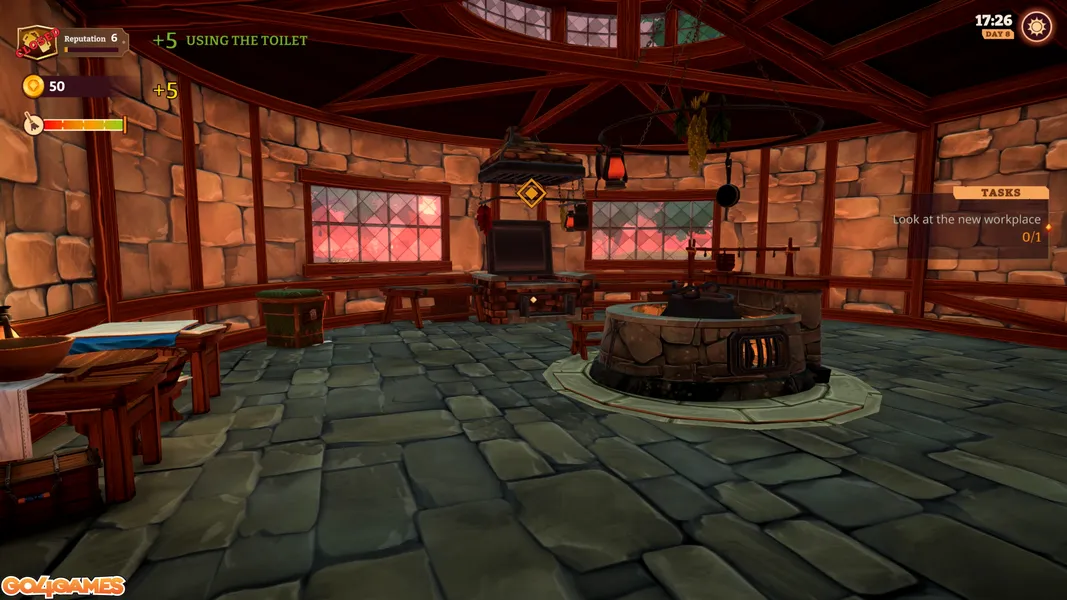Click the GO4GAMES watermark logo
Image resolution: width=1067 pixels, height=600 pixels.
pos(63,586)
